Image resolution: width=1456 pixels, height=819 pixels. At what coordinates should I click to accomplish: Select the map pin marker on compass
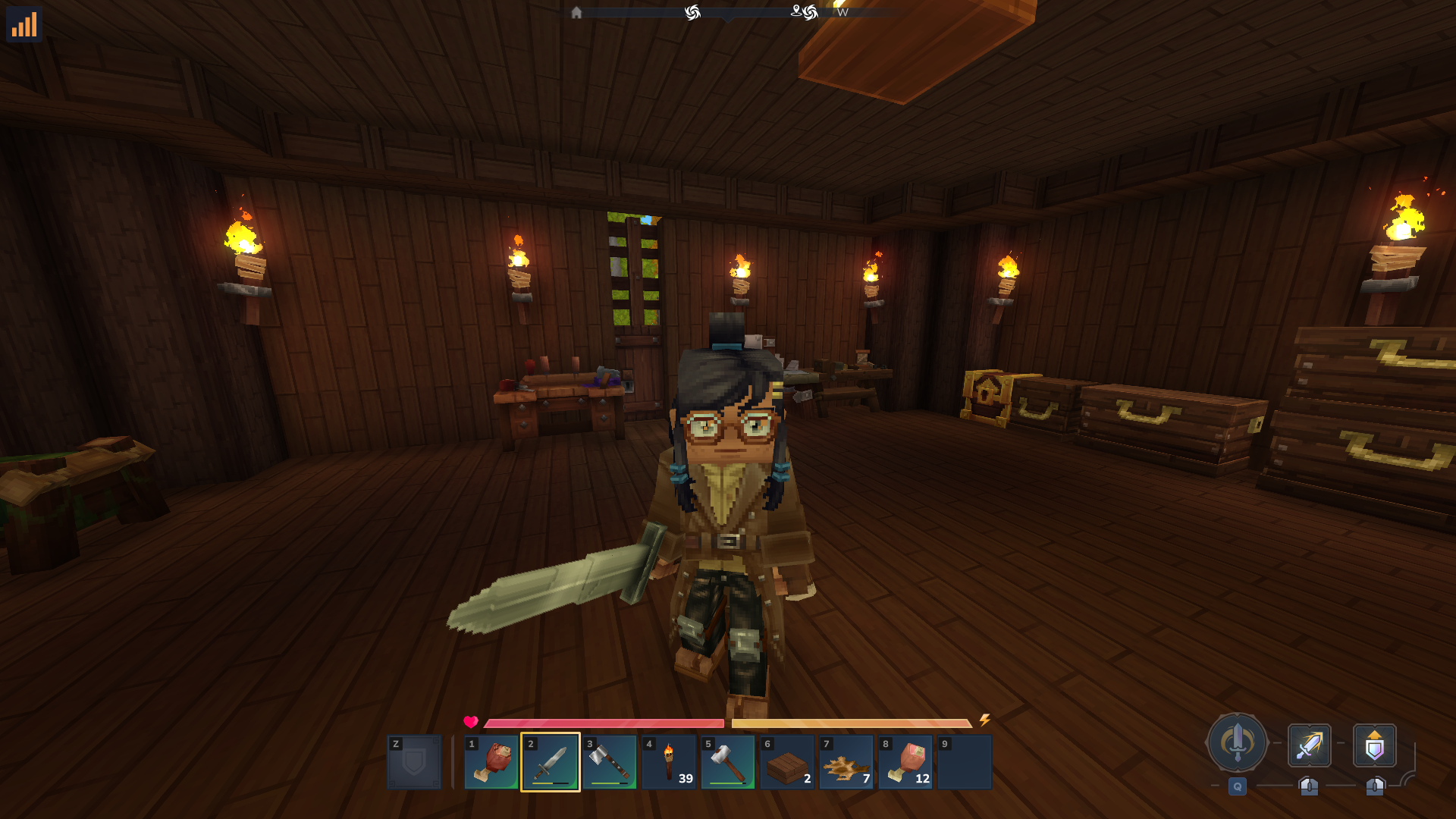796,11
